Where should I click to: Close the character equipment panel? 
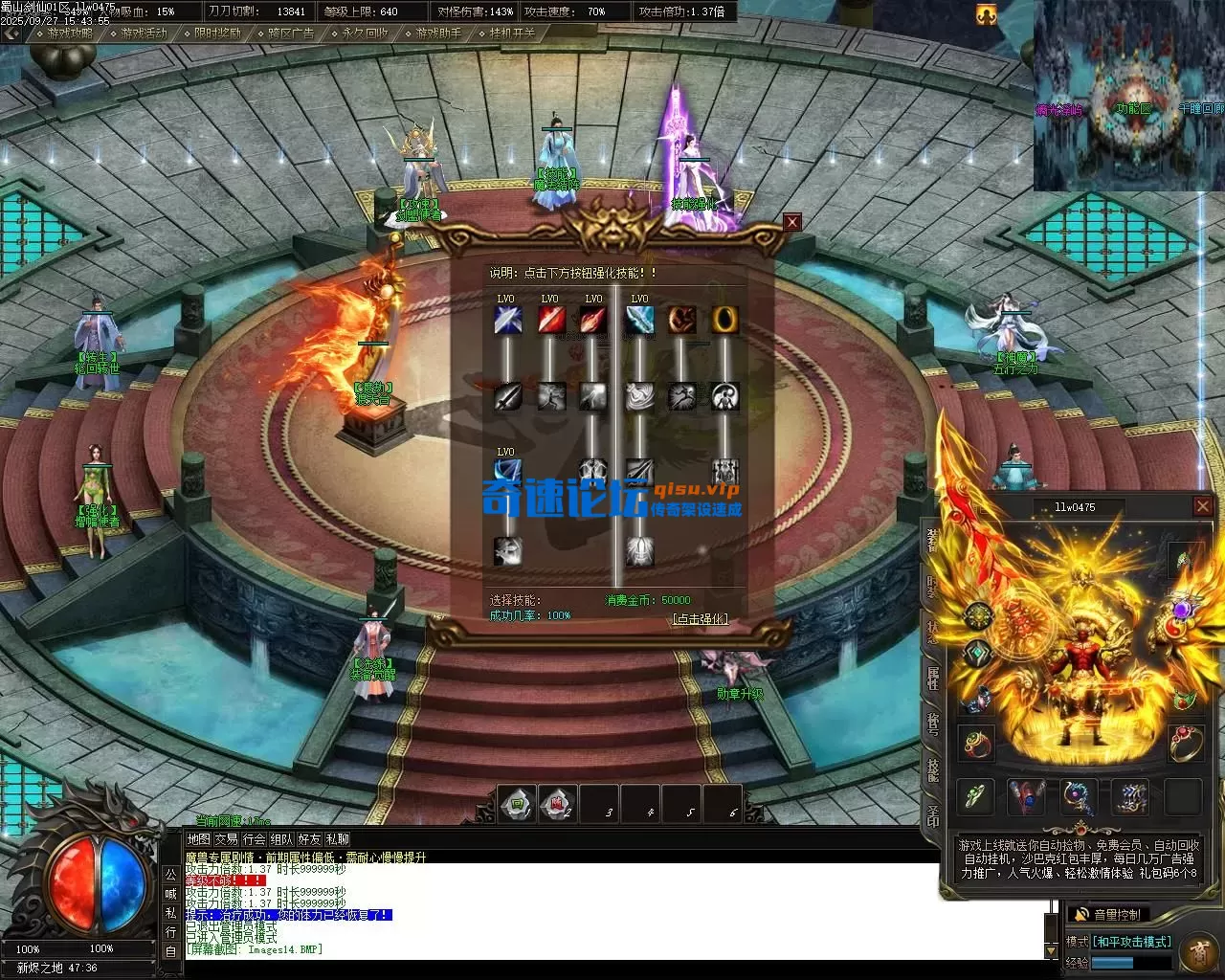1203,506
